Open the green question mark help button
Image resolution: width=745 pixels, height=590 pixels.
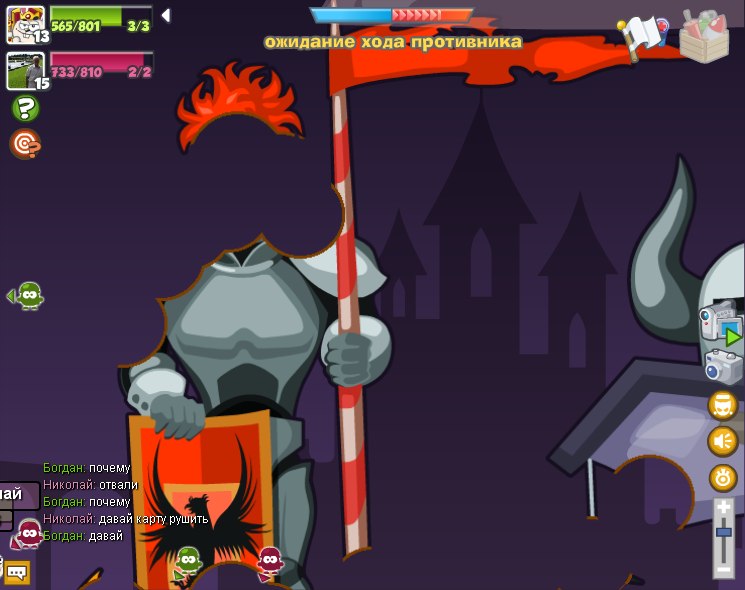click(x=25, y=108)
